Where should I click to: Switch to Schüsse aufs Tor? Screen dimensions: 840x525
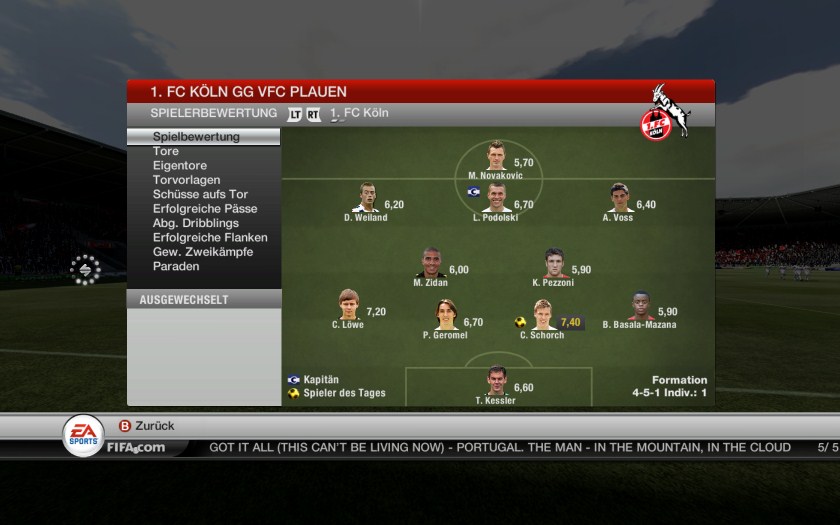[200, 194]
